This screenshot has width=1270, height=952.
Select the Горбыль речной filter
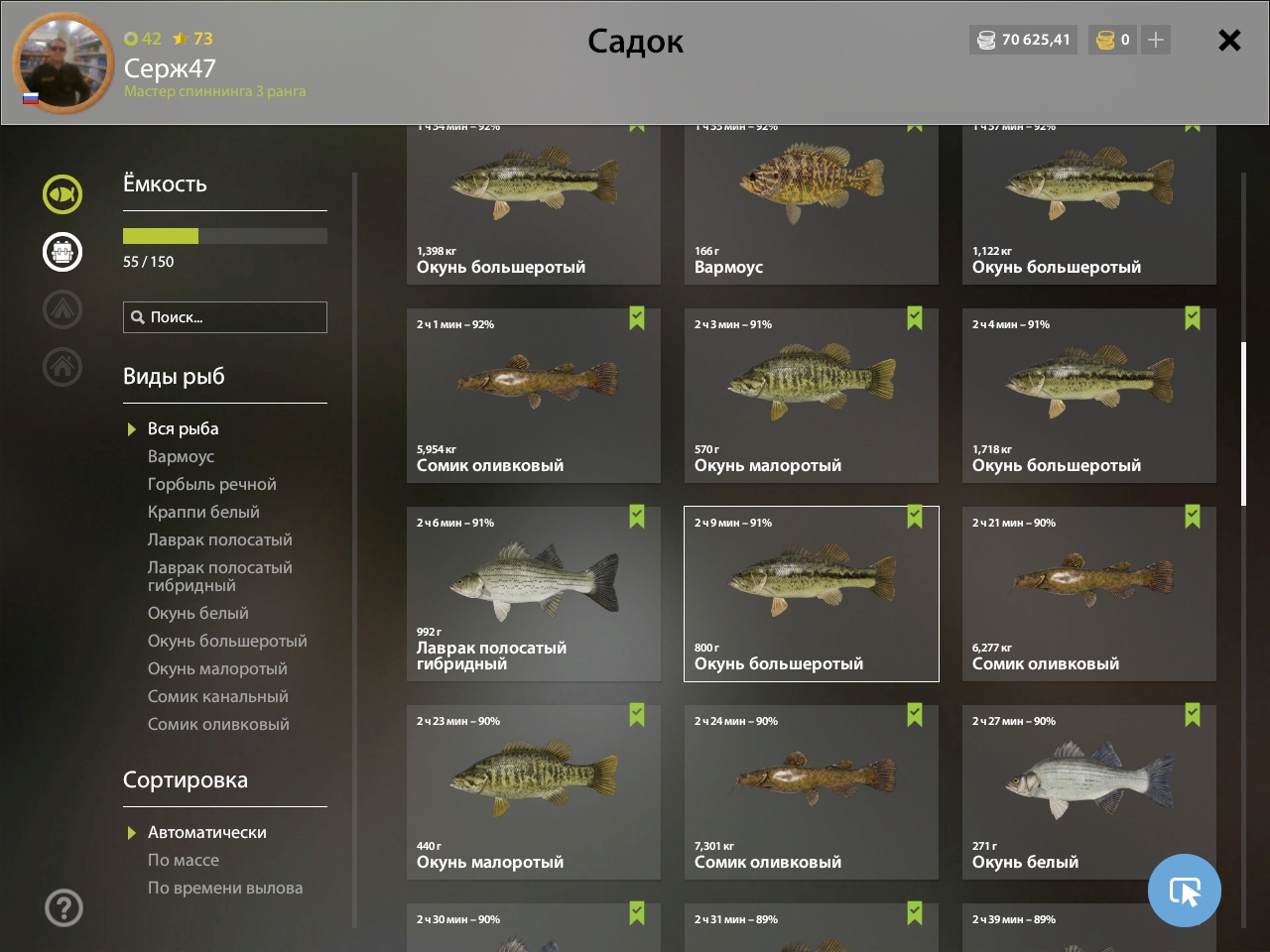coord(211,484)
